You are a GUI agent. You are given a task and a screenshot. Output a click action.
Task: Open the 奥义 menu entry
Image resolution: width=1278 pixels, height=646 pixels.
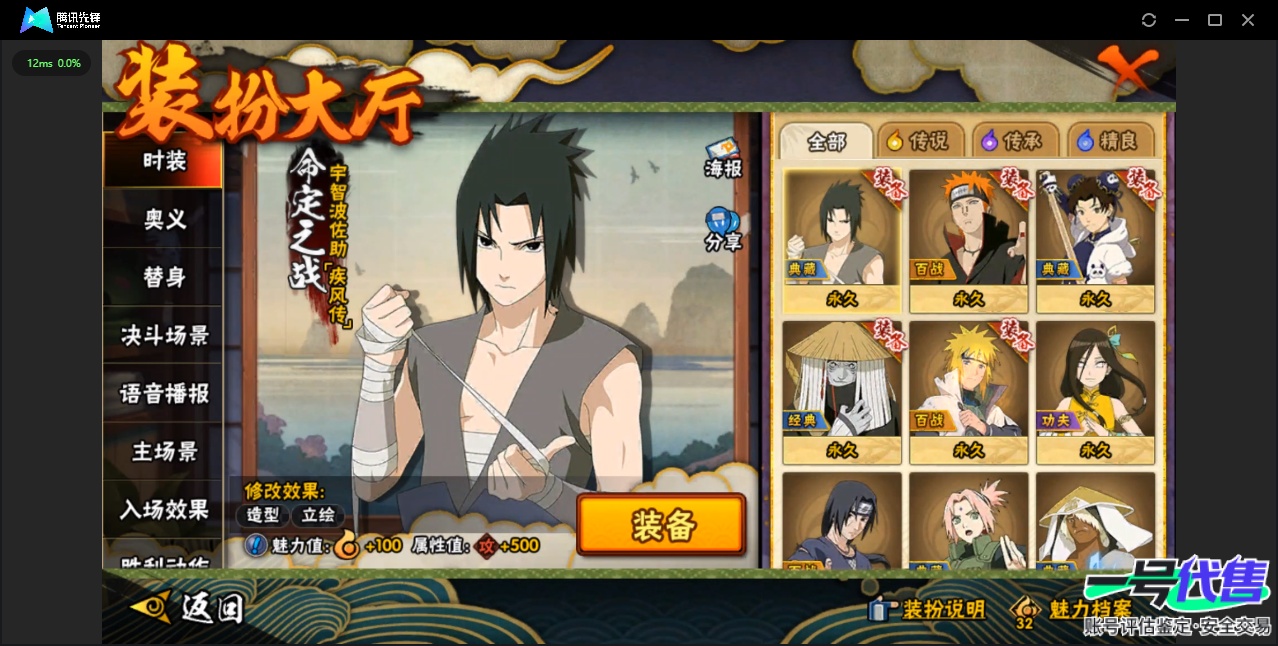coord(164,219)
